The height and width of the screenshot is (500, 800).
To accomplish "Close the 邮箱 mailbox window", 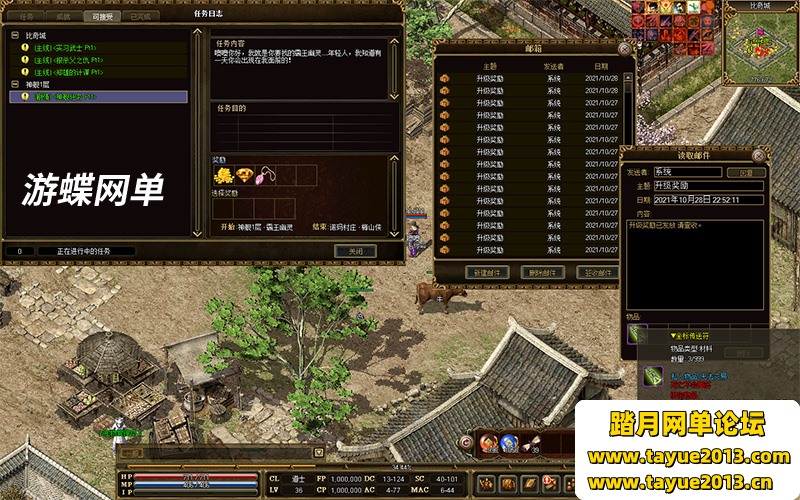I will pos(625,47).
